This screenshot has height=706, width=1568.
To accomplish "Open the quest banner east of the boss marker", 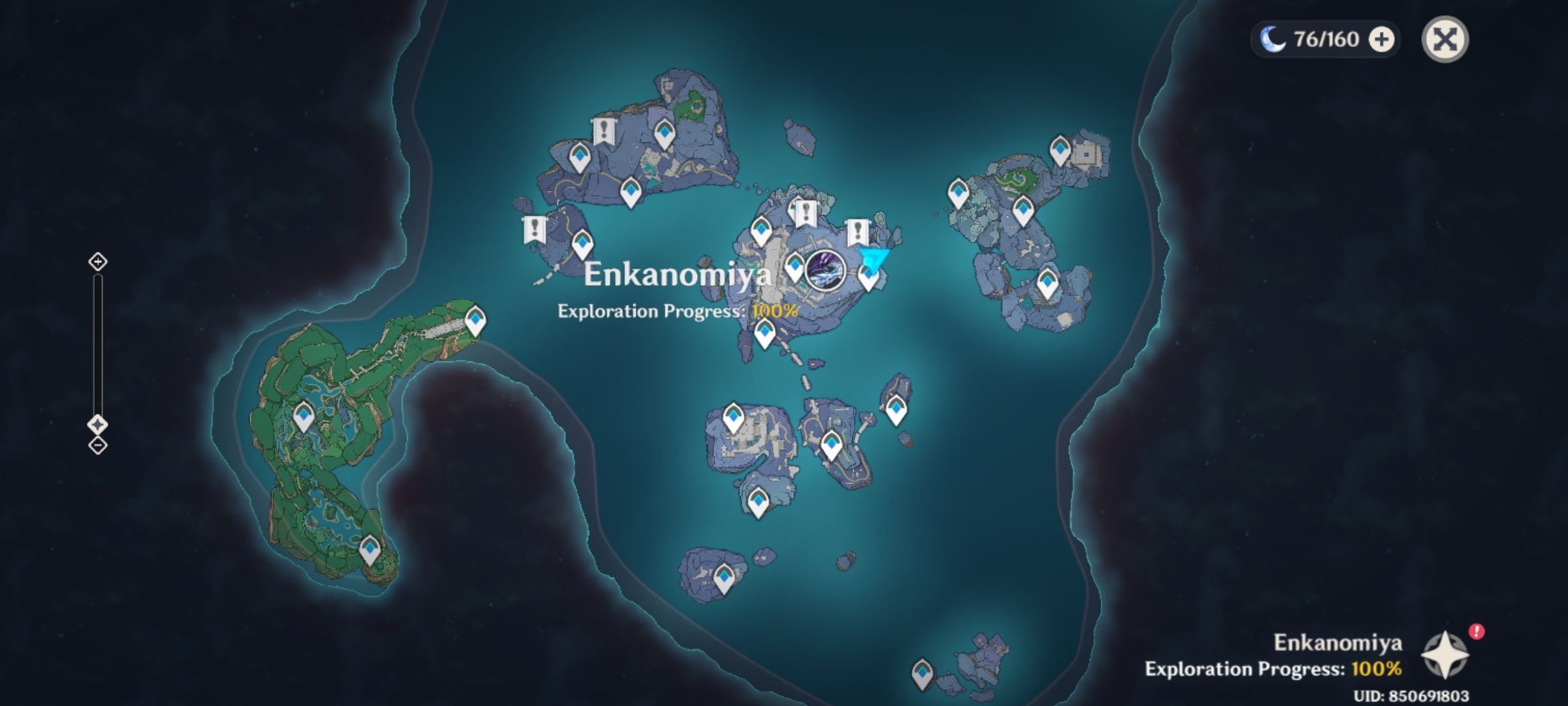I will pos(857,230).
